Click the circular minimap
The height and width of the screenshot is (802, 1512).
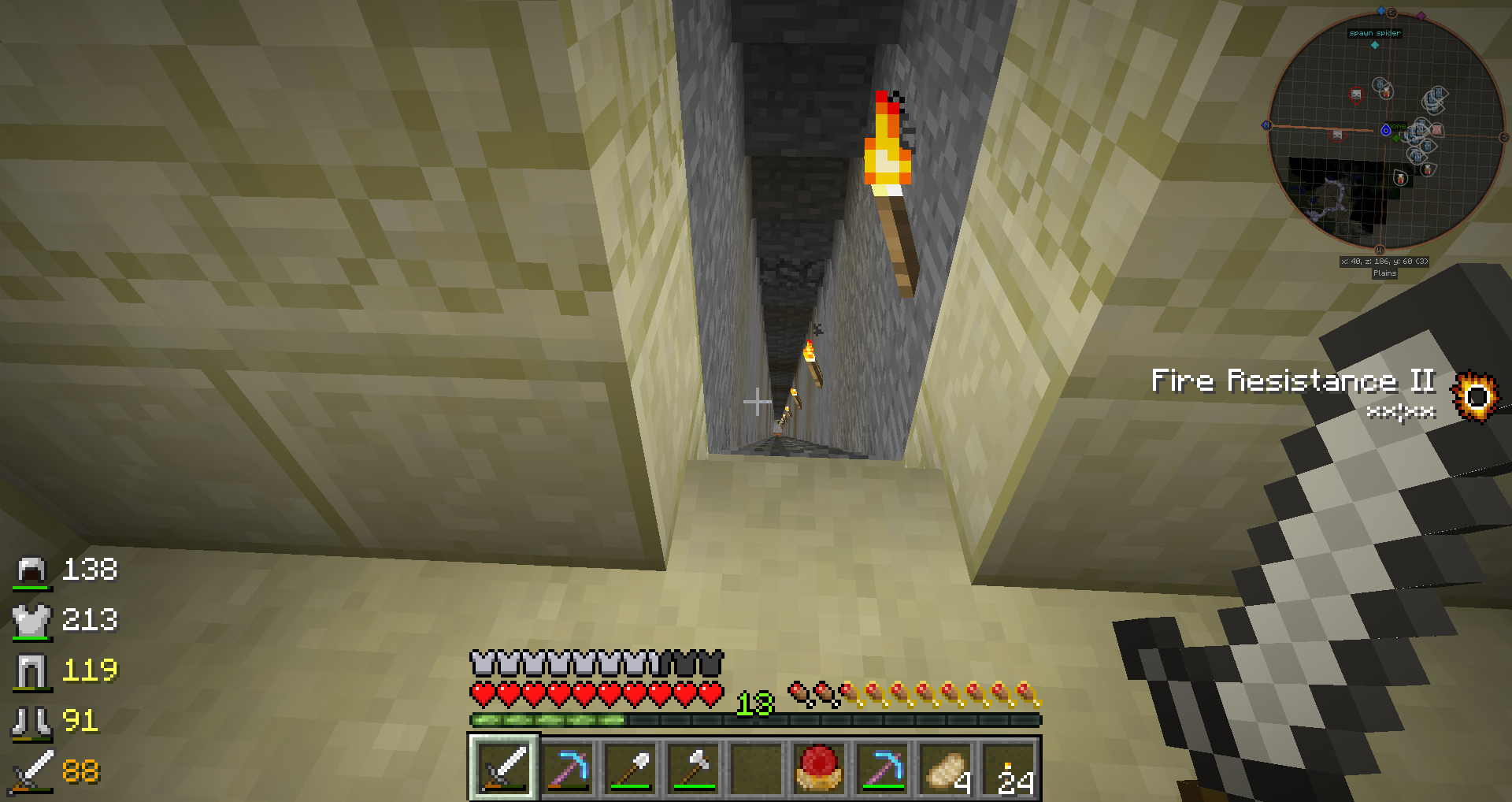[1384, 131]
